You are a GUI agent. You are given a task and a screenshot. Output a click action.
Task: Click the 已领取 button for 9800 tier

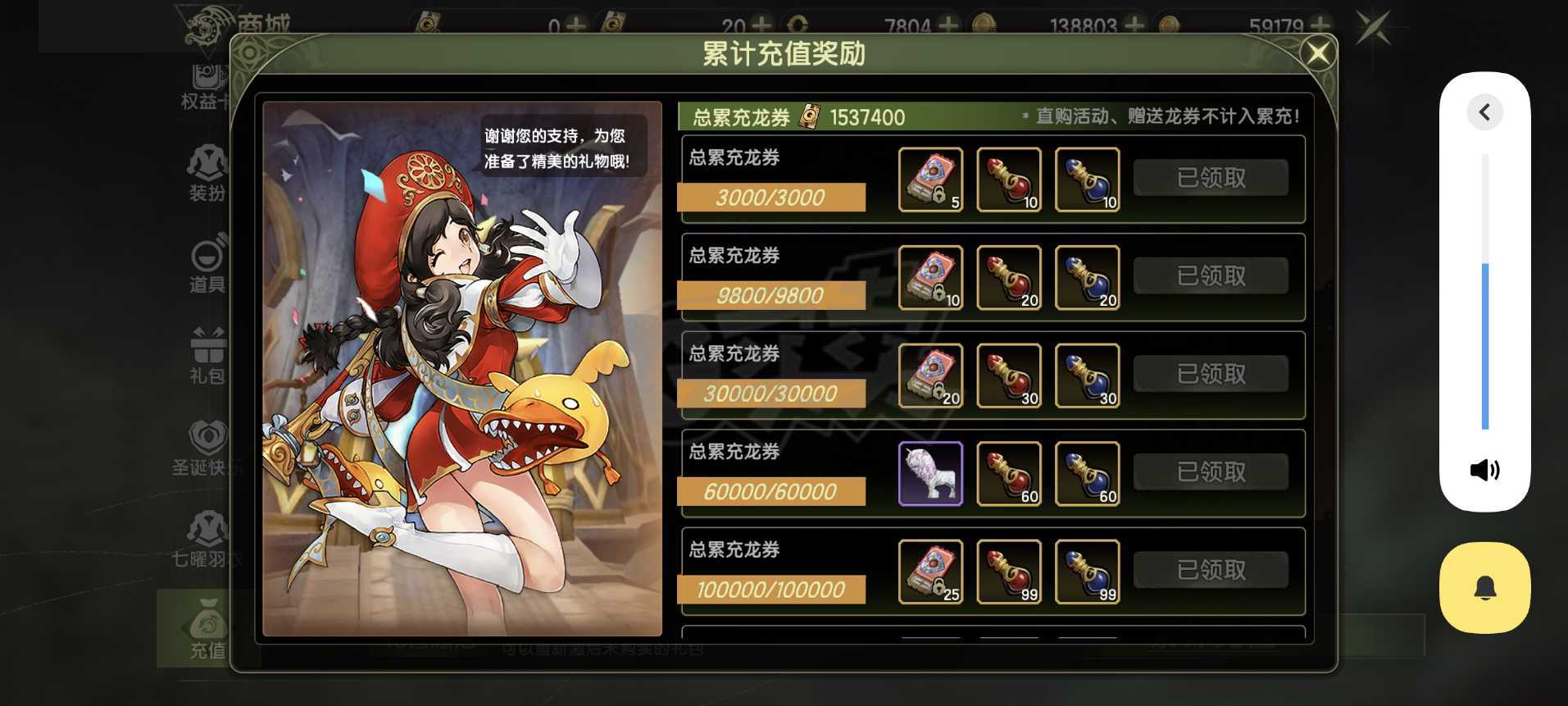(1211, 276)
